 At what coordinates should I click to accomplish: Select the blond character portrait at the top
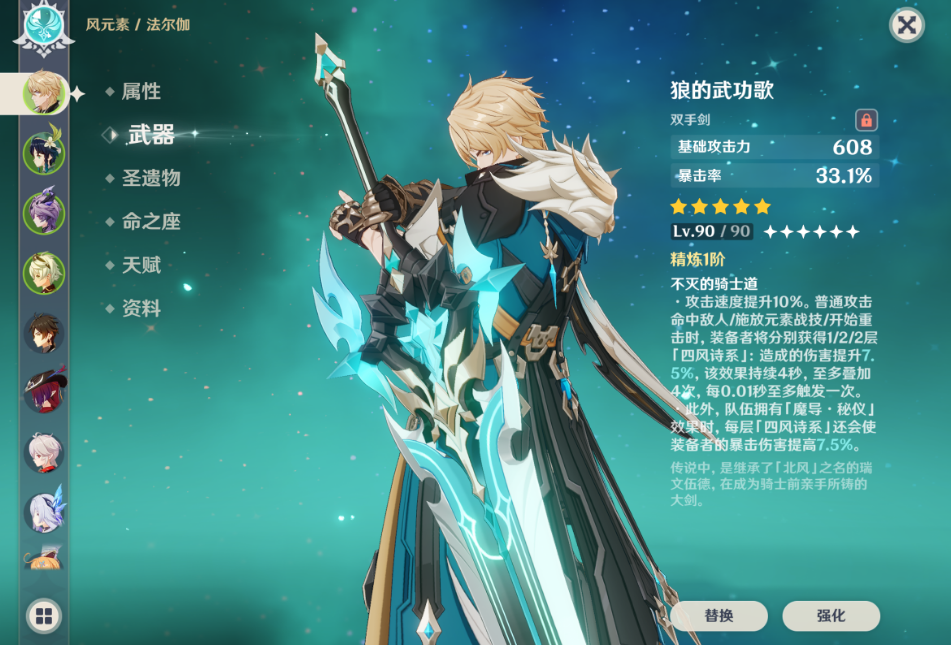(44, 93)
